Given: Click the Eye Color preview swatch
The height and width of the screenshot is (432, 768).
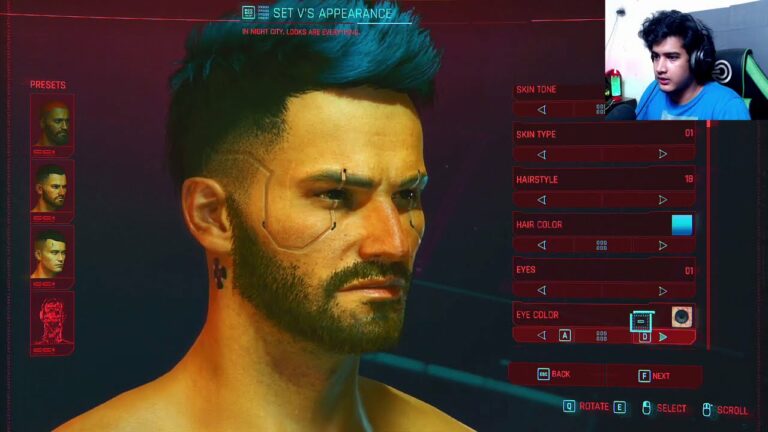Looking at the screenshot, I should click(682, 316).
